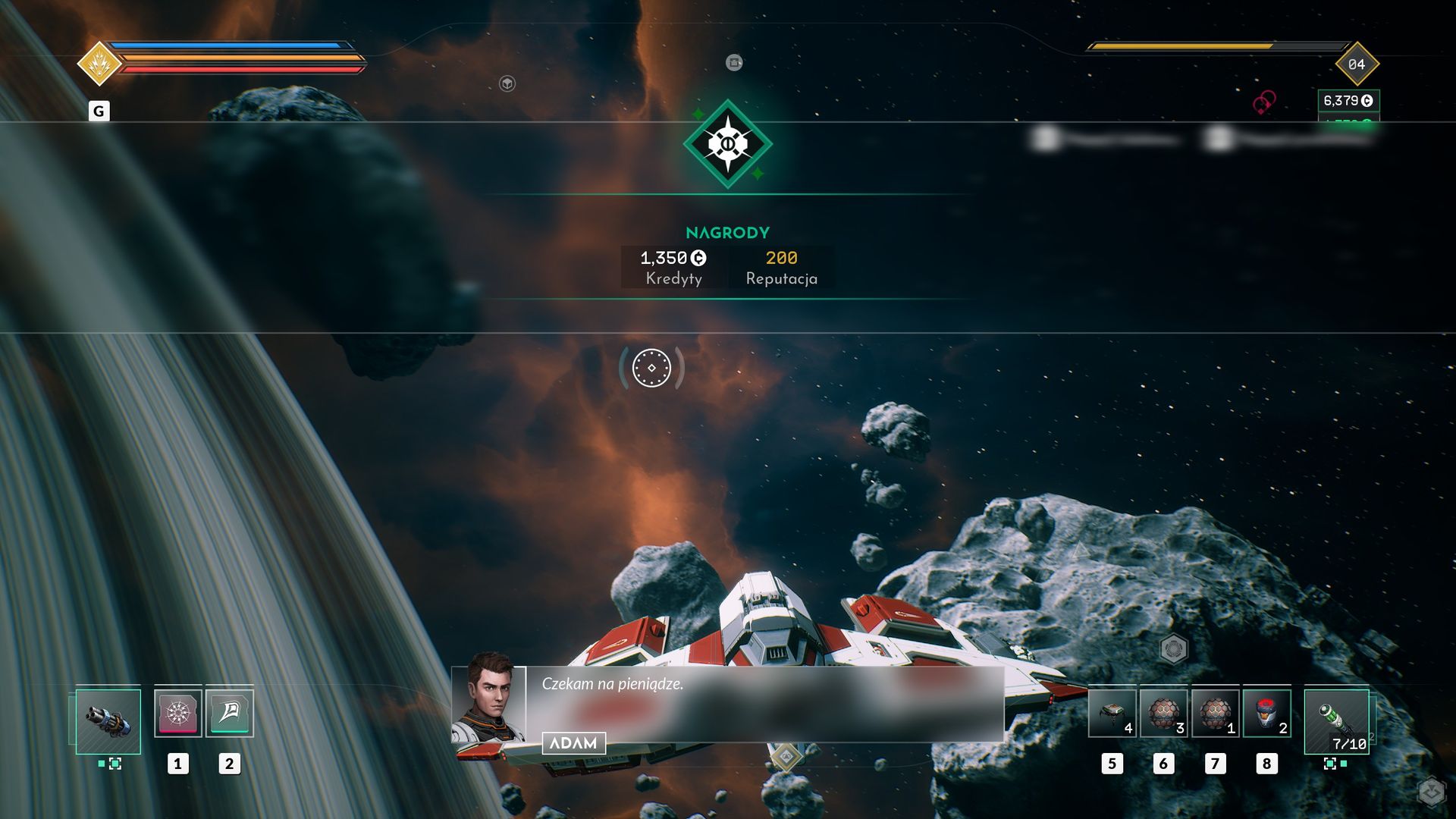Viewport: 1456px width, 819px height.
Task: Use the red-topped canister consumable
Action: click(x=1266, y=713)
